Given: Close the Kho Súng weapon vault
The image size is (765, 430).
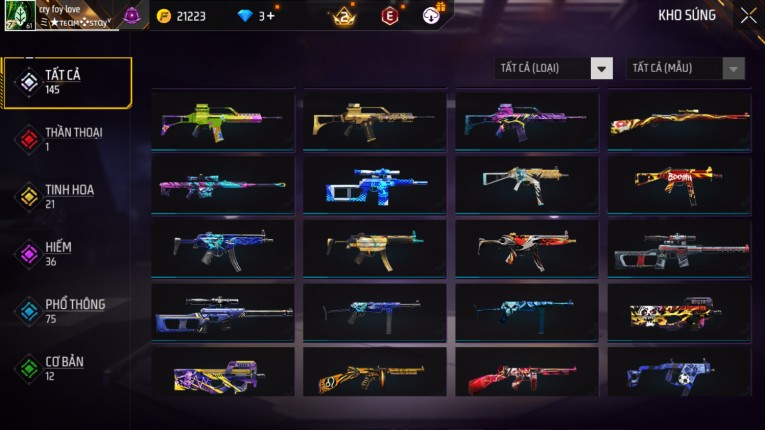Looking at the screenshot, I should point(748,15).
